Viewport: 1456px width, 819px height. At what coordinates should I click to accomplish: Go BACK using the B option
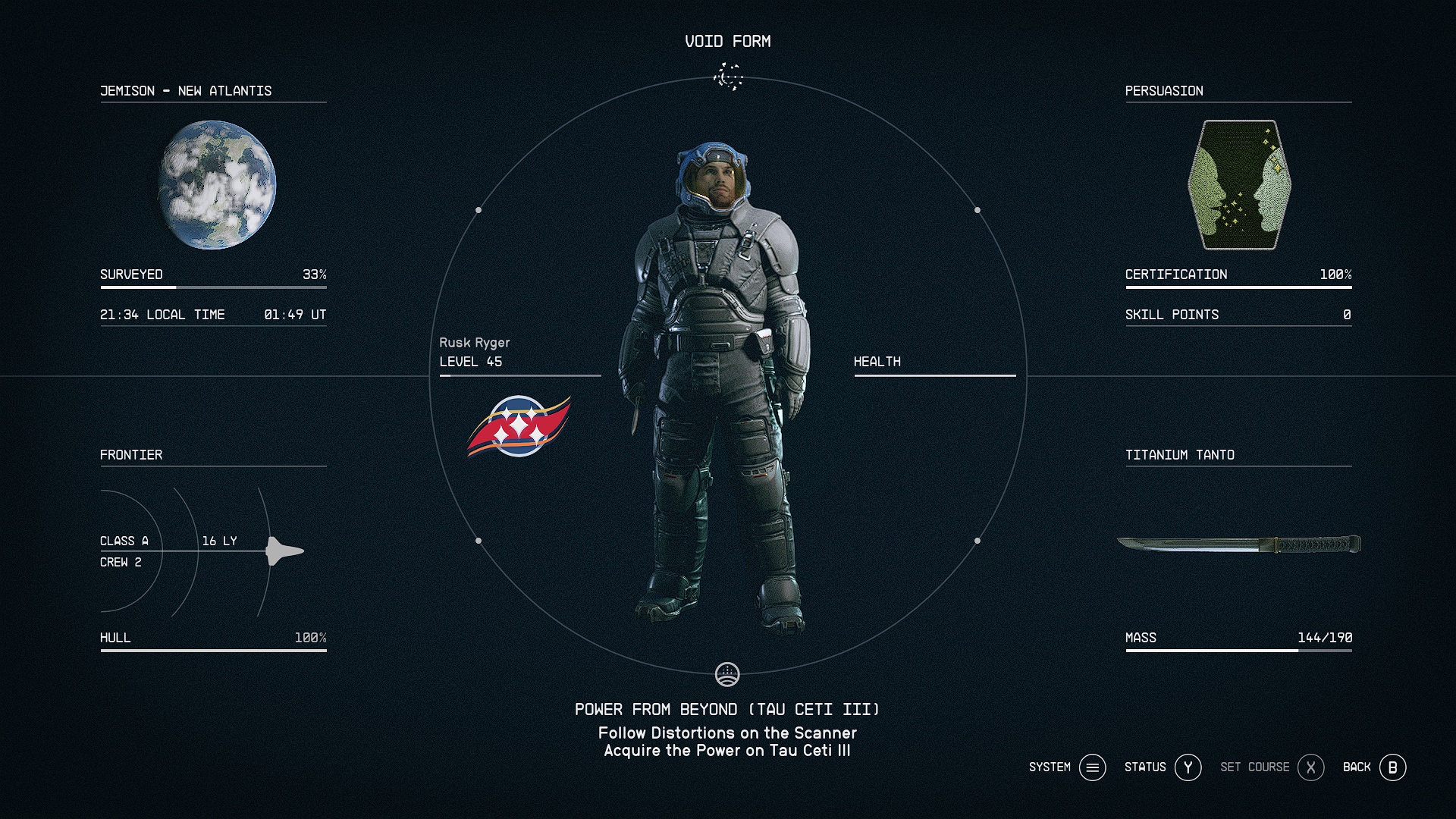tap(1392, 767)
